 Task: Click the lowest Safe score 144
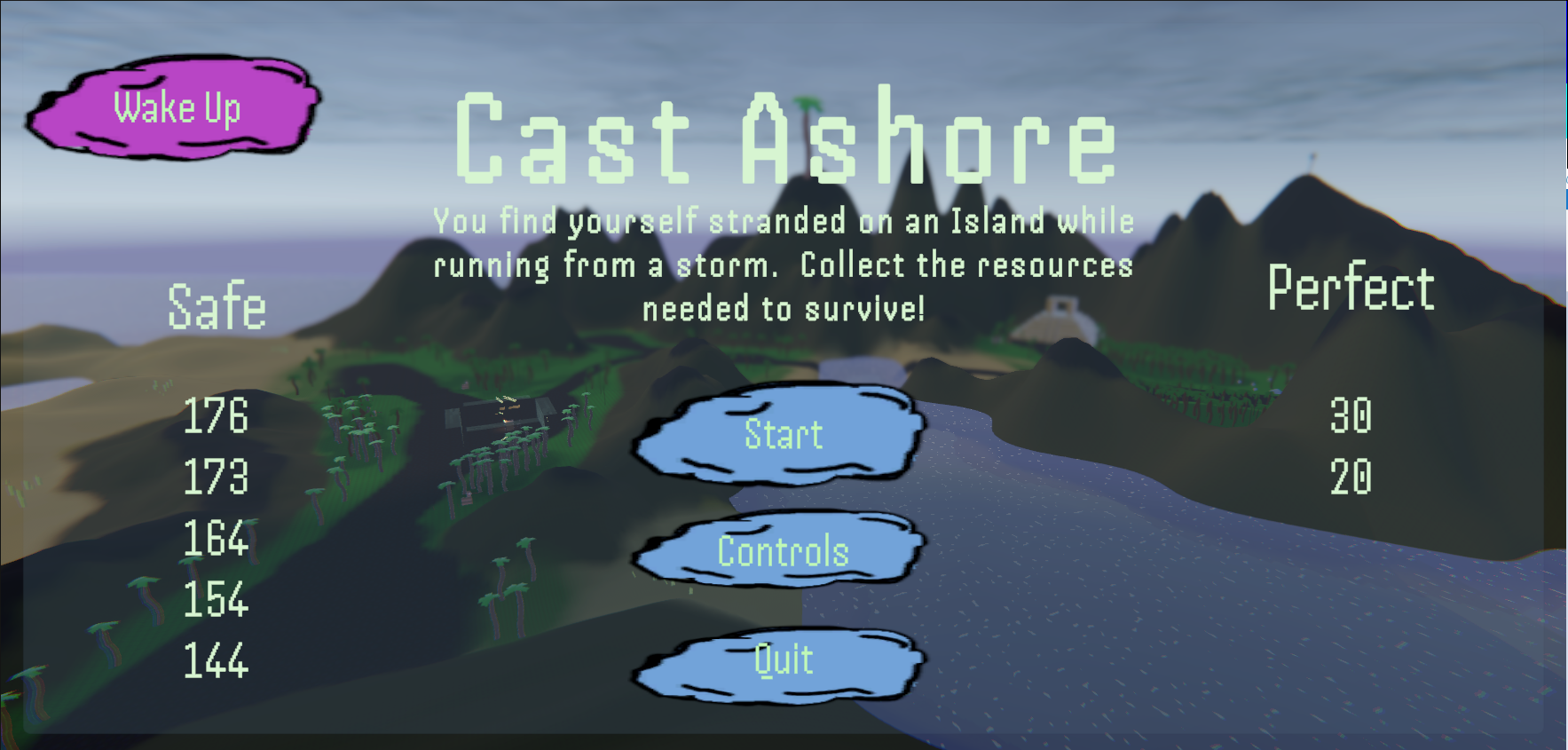217,662
